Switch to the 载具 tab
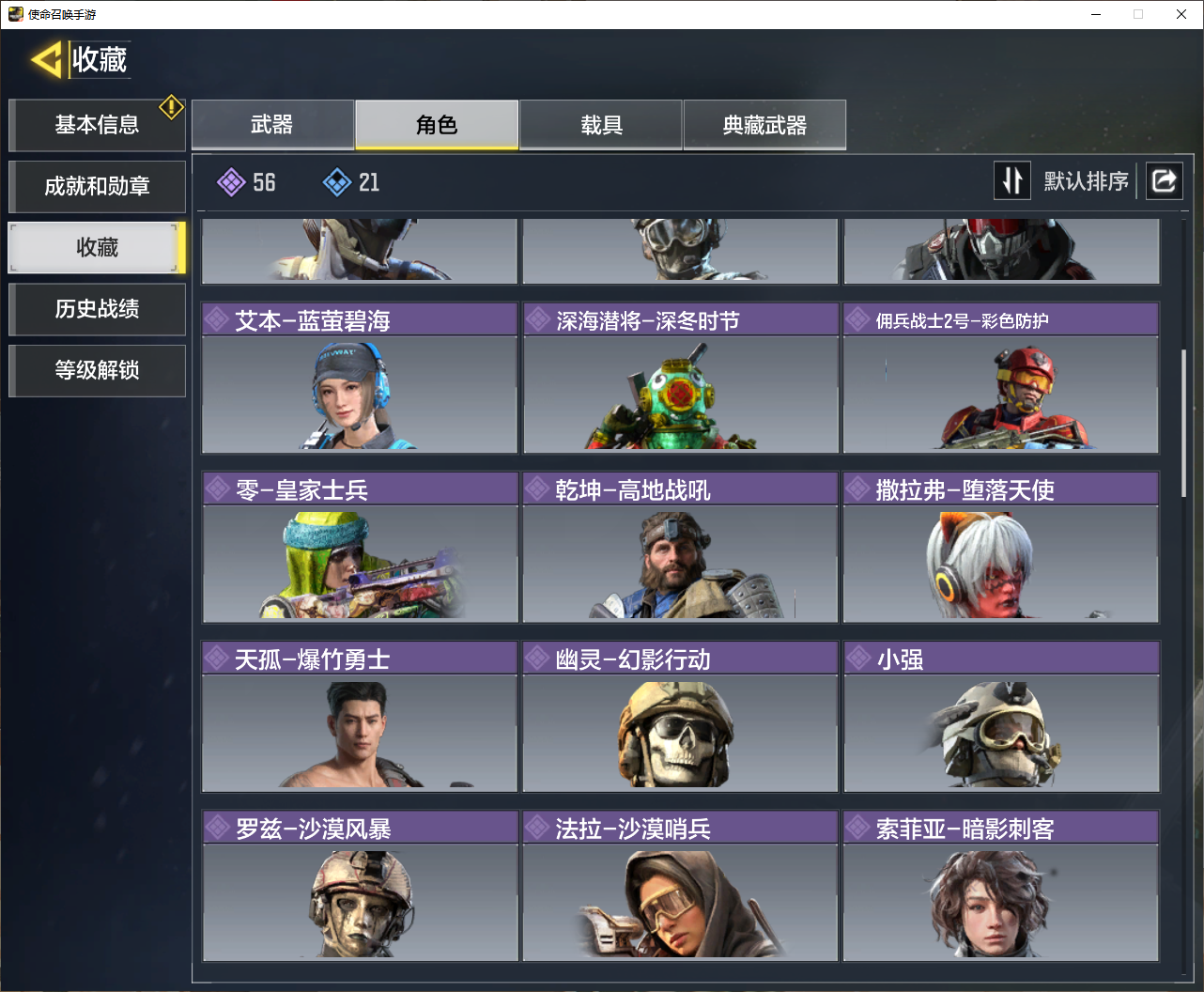The width and height of the screenshot is (1204, 992). (x=601, y=125)
